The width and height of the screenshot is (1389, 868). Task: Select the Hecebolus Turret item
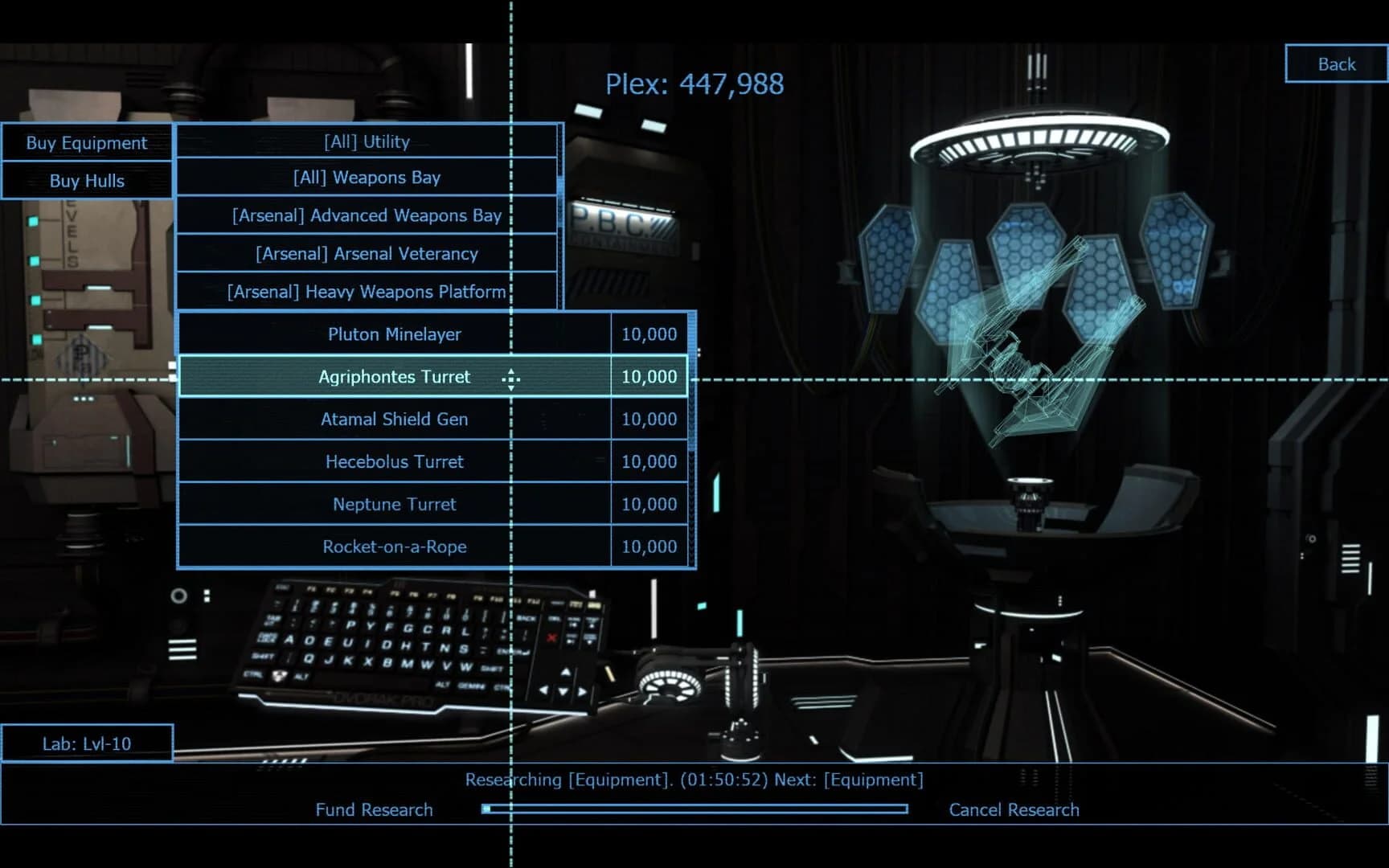pyautogui.click(x=394, y=461)
